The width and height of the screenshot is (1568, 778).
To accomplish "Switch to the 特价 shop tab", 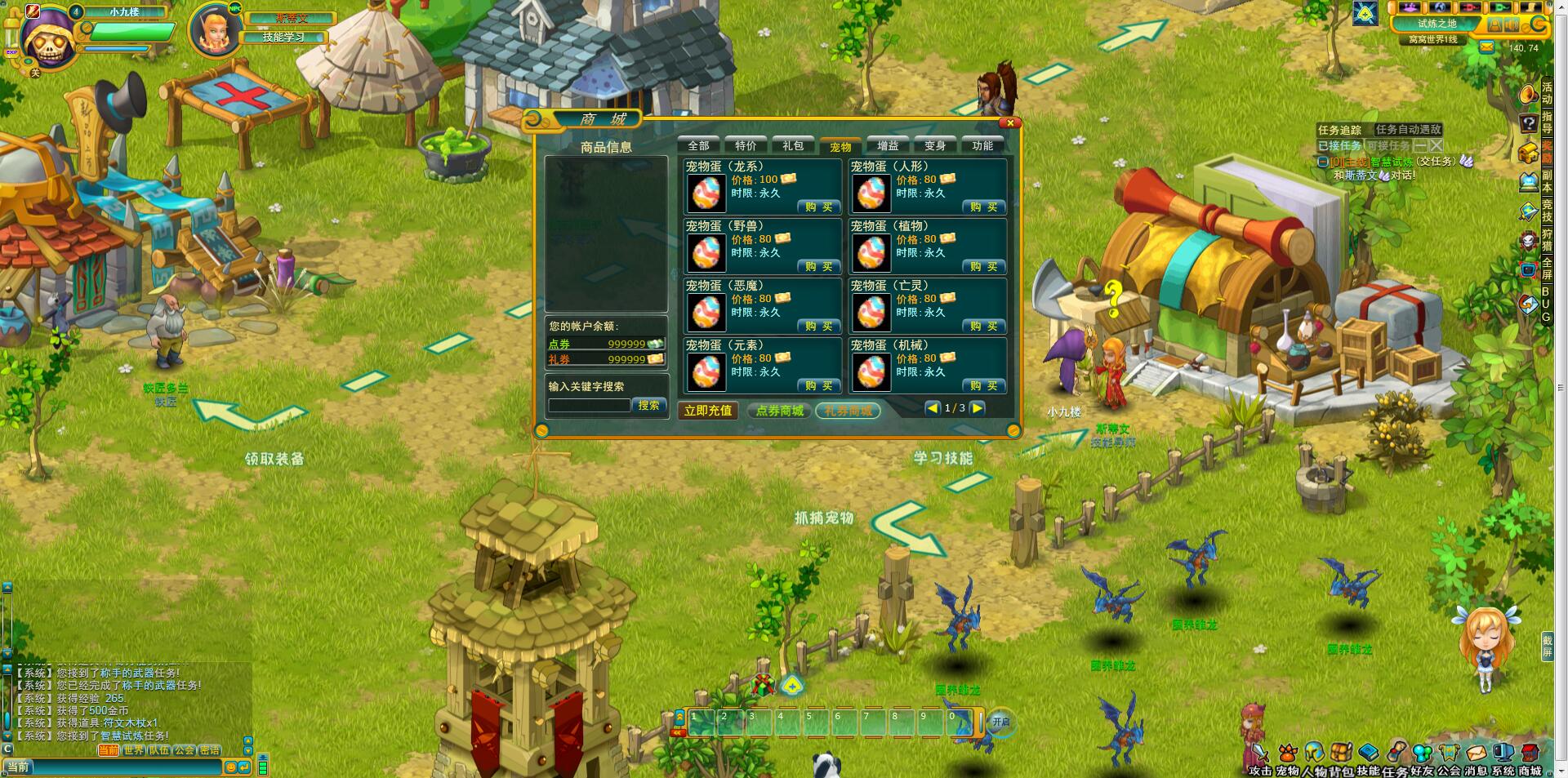I will tap(746, 146).
